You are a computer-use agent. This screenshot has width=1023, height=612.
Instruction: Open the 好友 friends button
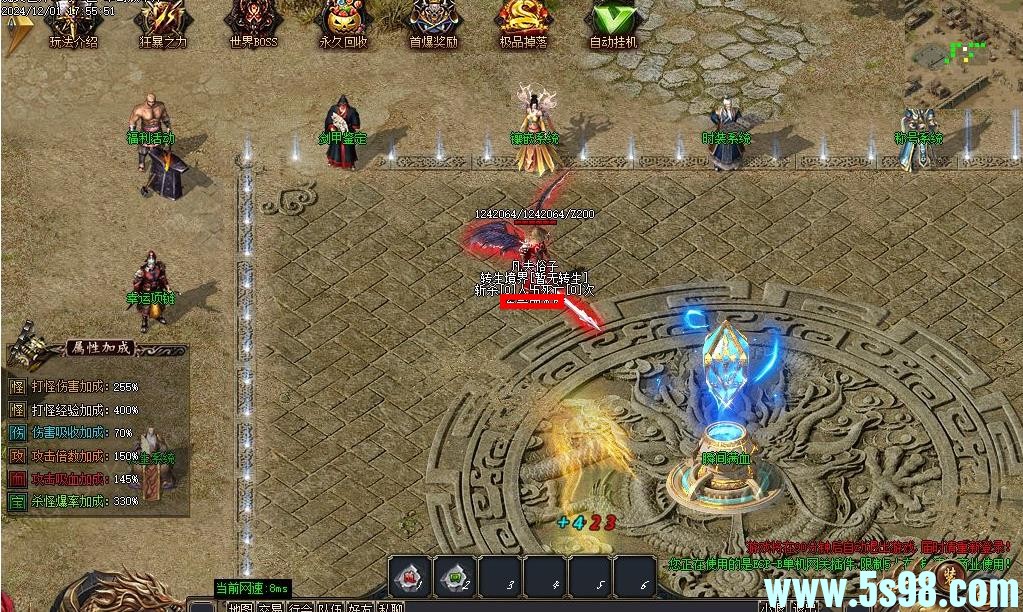click(360, 606)
